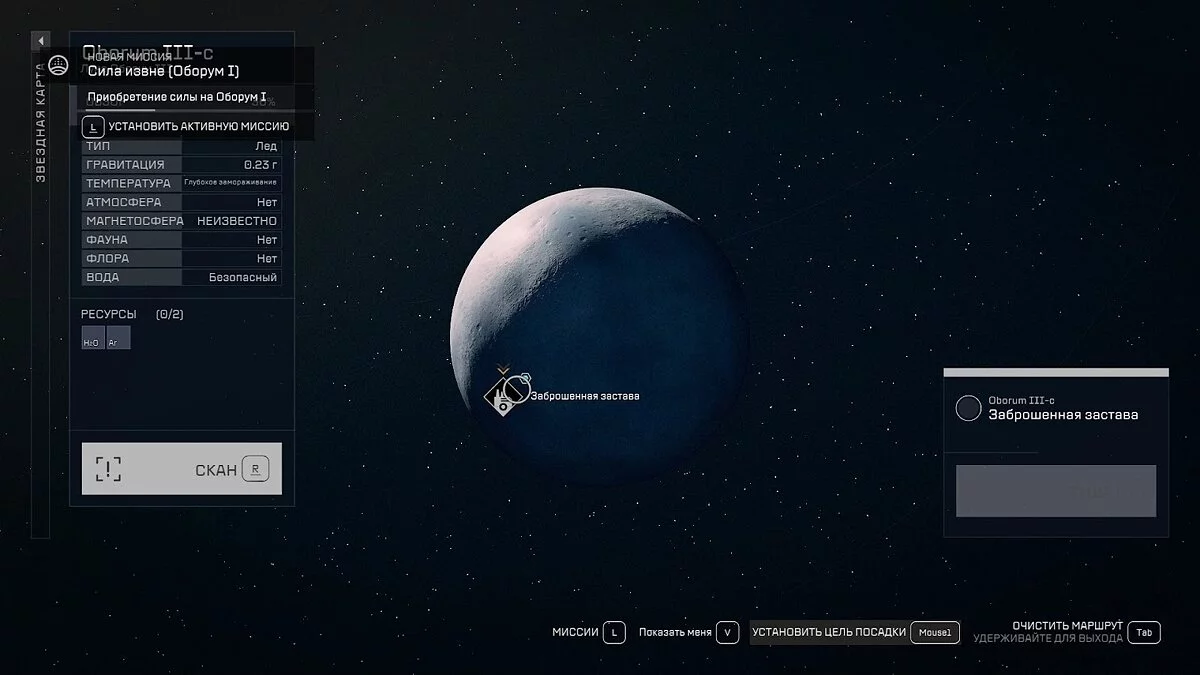Open the Миссии menu
The height and width of the screenshot is (675, 1200).
click(588, 632)
